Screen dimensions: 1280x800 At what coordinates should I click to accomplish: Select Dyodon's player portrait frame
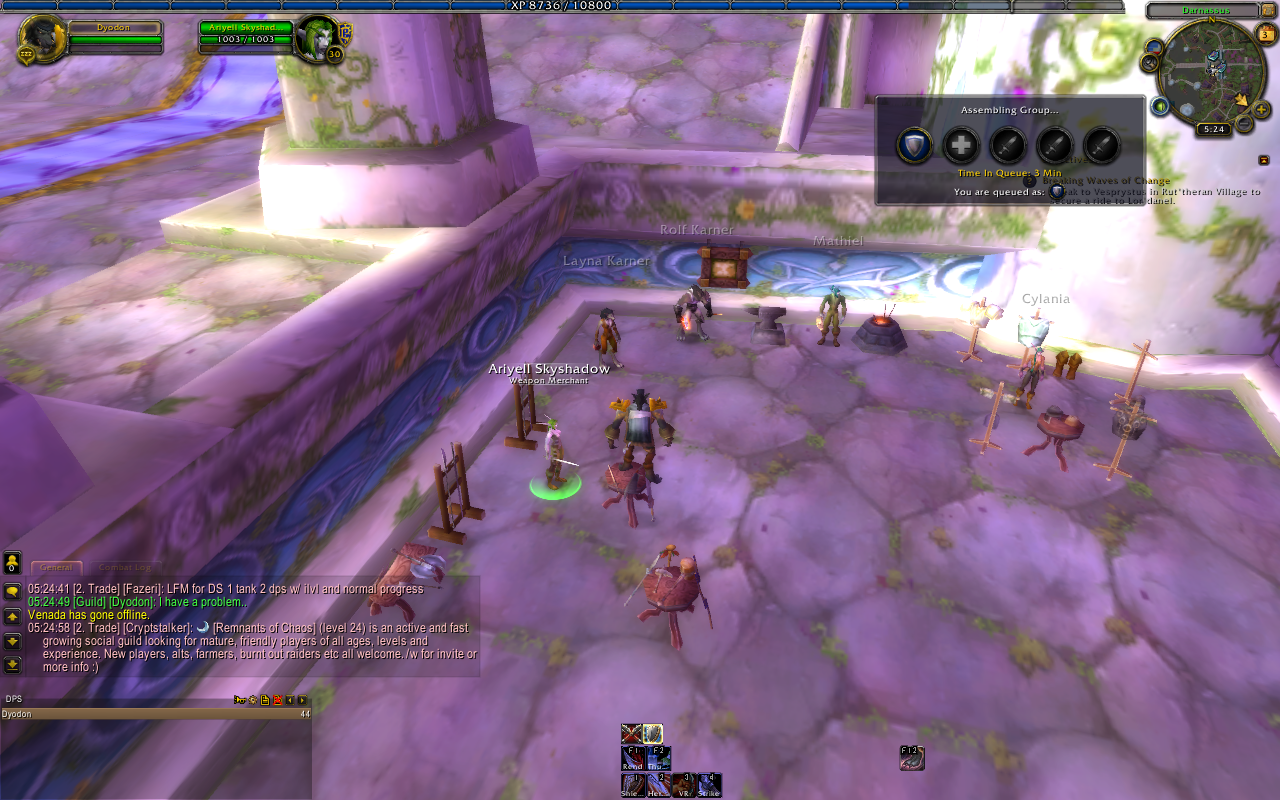43,39
